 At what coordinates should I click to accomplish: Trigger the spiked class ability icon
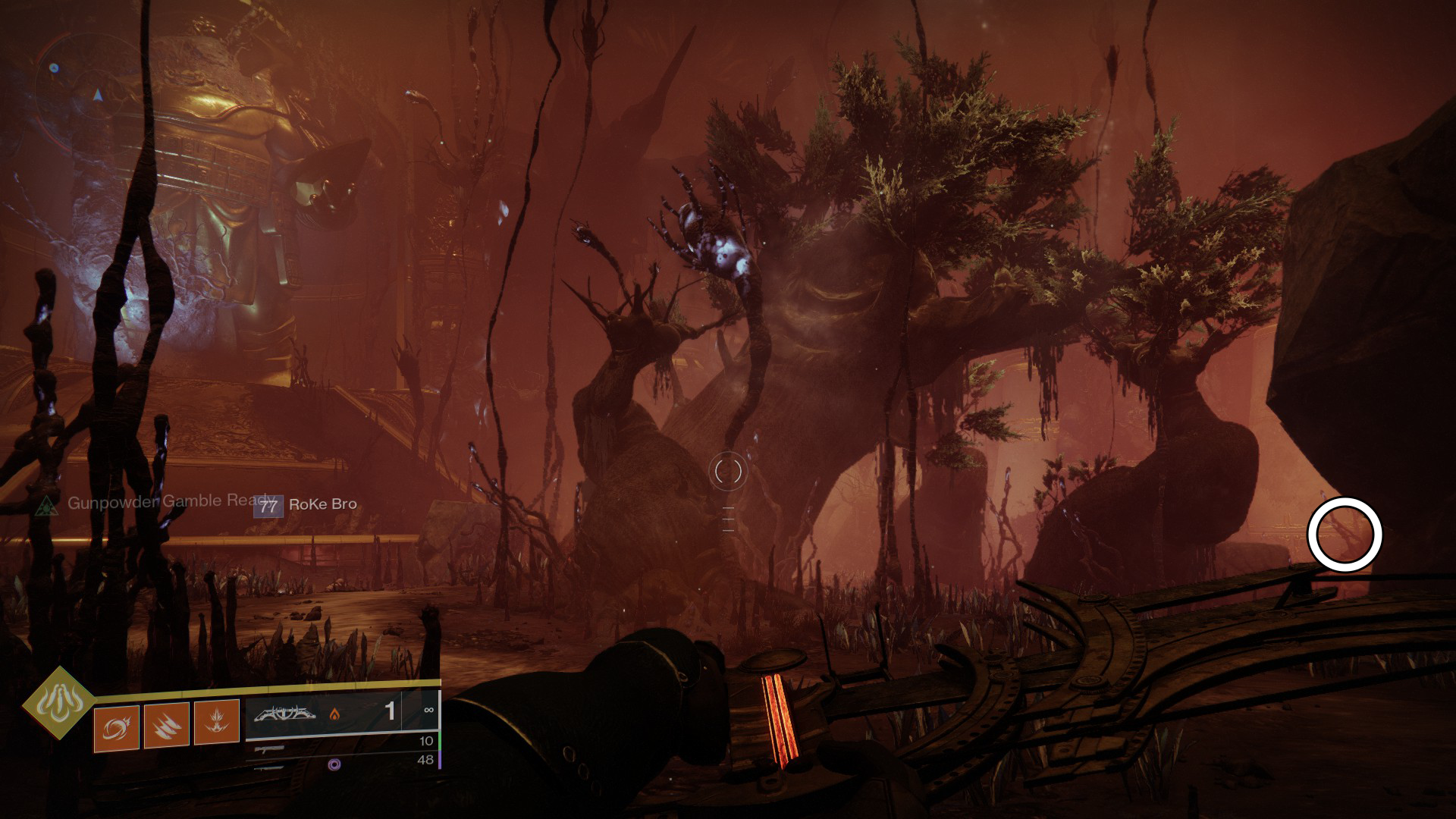(x=216, y=722)
